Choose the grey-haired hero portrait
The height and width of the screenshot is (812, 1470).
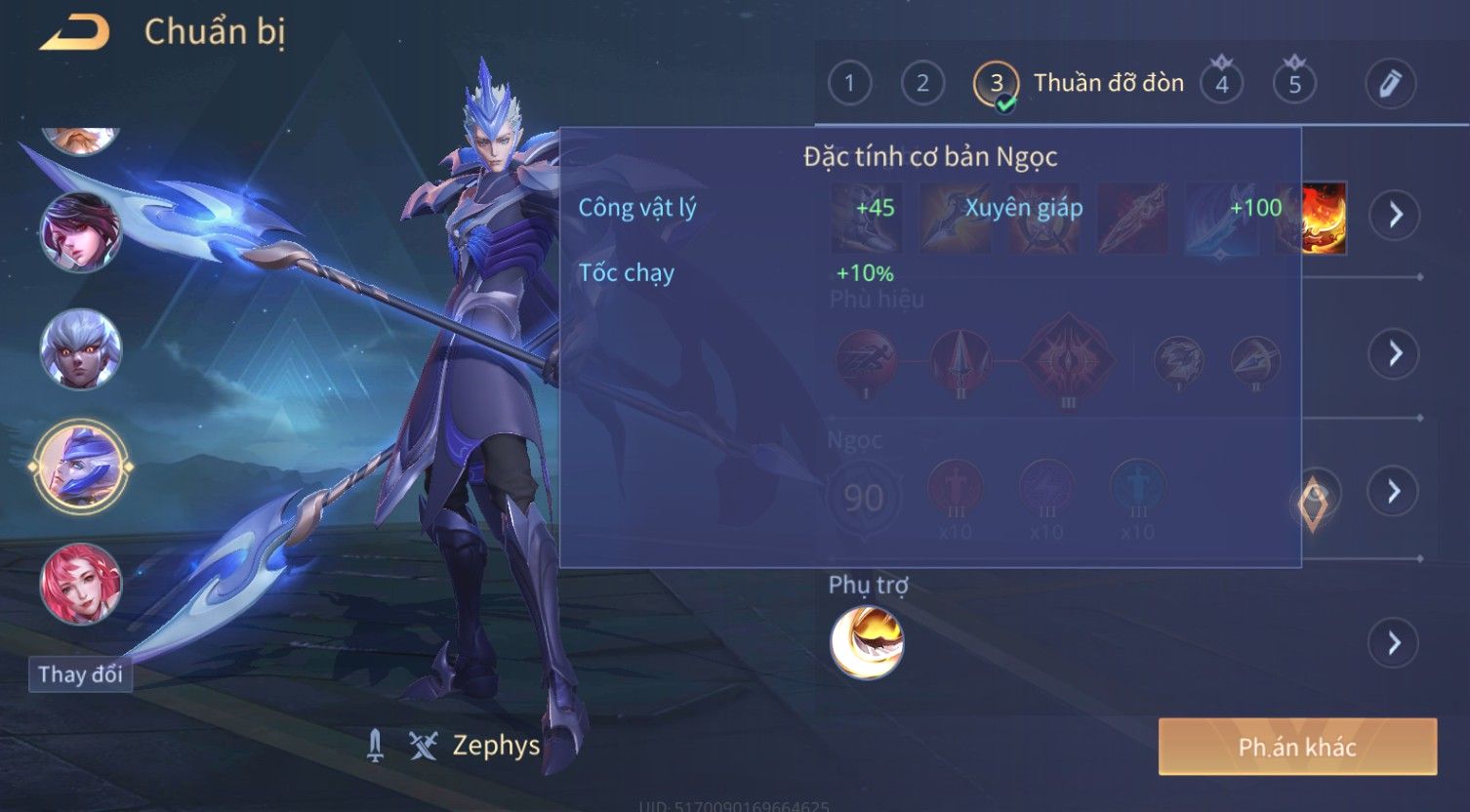point(80,348)
